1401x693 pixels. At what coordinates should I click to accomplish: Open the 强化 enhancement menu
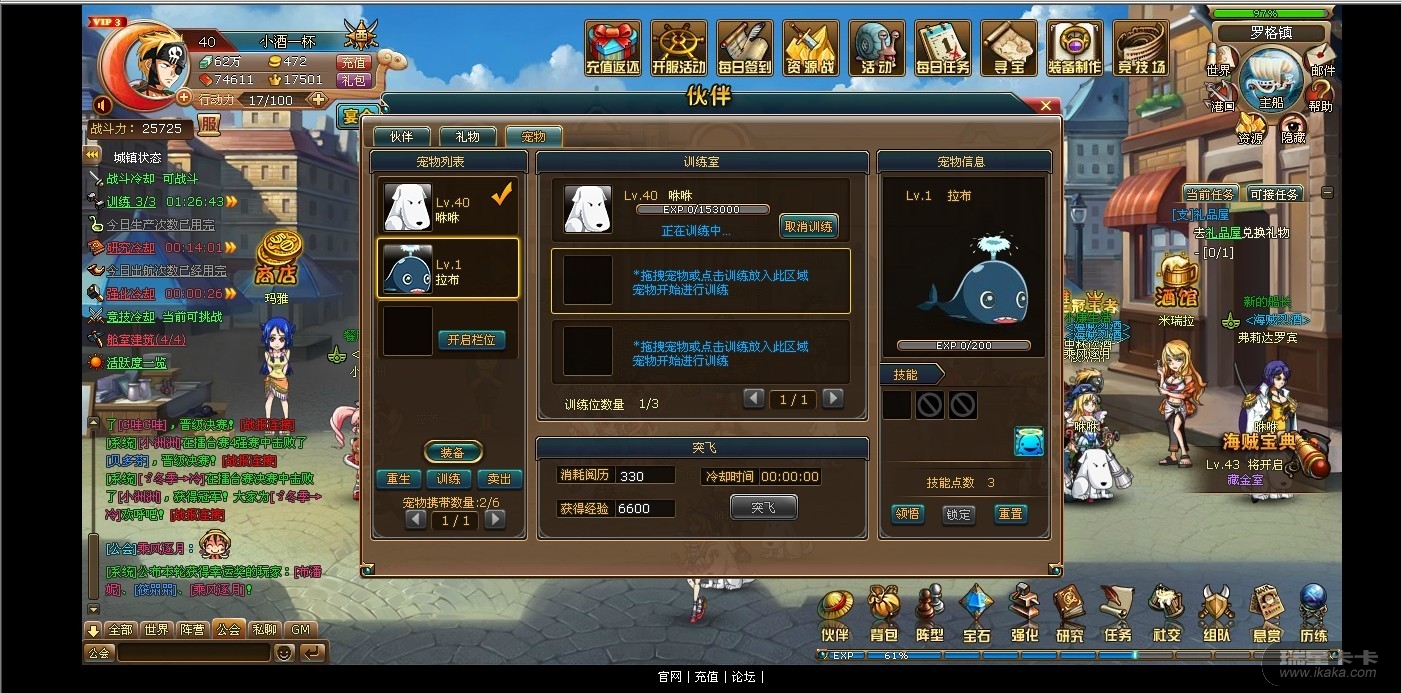click(1024, 615)
